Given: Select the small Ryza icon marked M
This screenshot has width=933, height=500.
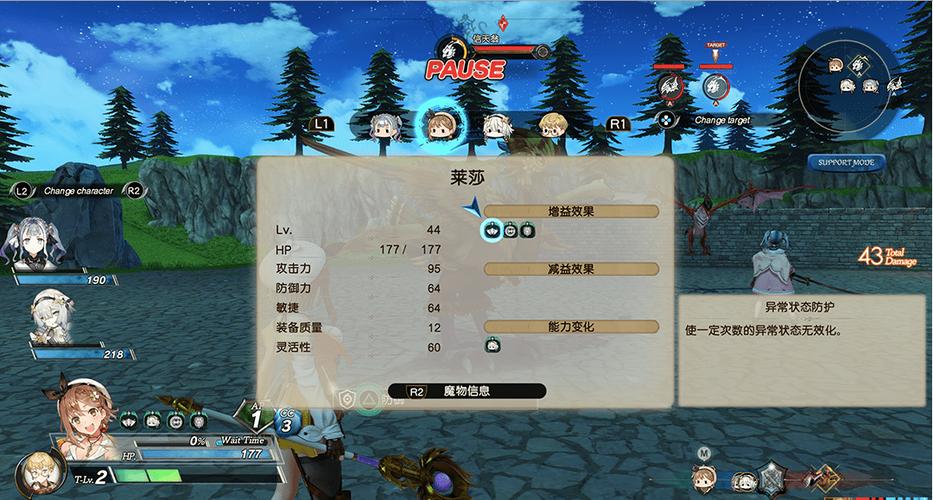Looking at the screenshot, I should [705, 477].
